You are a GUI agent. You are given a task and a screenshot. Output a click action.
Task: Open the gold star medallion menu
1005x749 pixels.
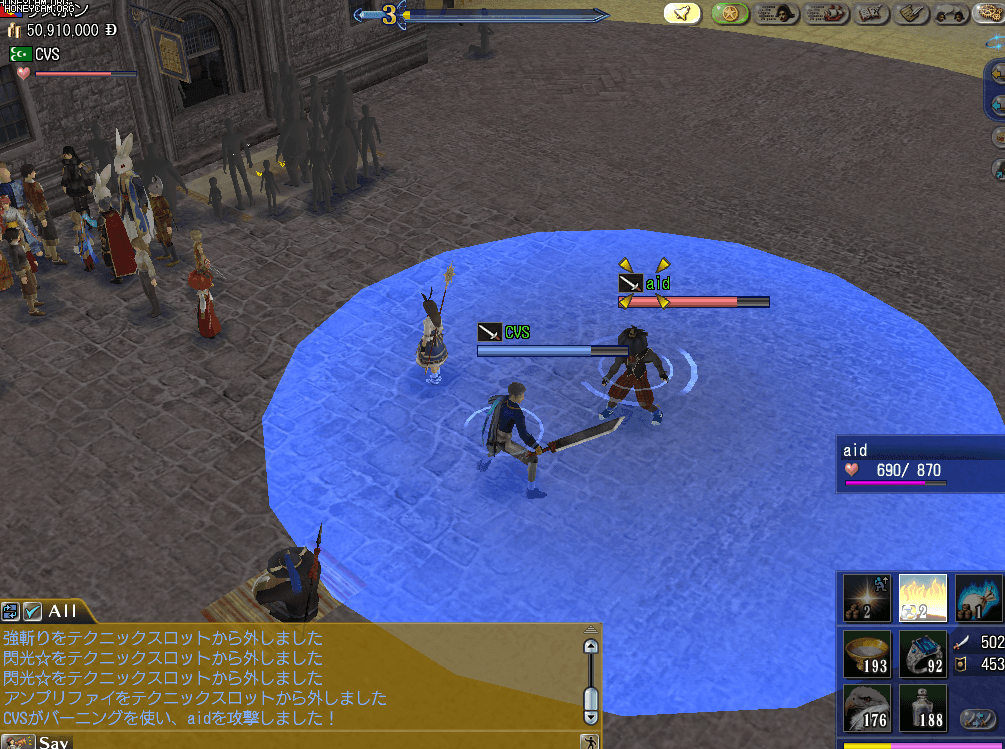click(x=730, y=13)
